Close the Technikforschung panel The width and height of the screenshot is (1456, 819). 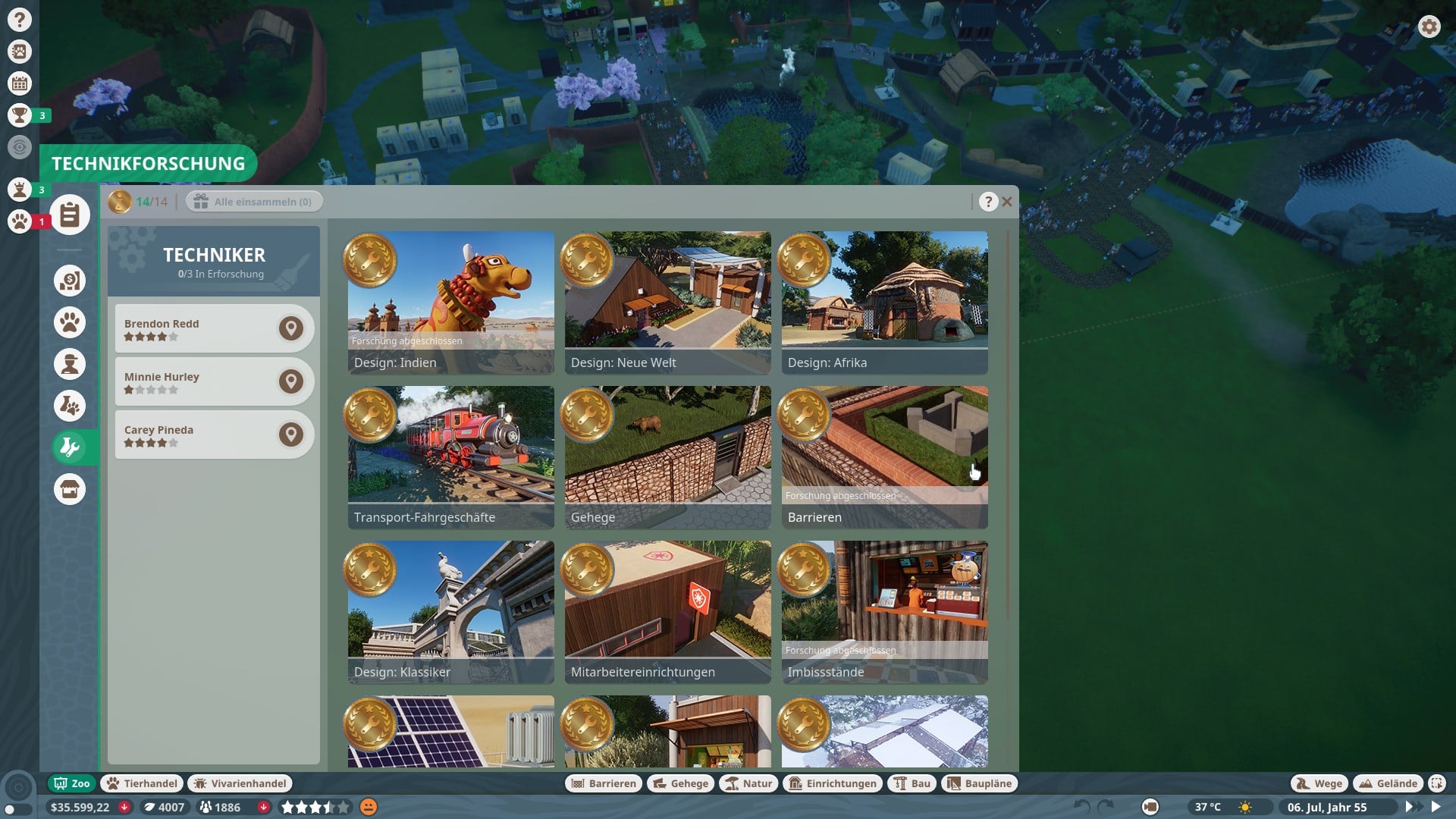tap(1007, 202)
